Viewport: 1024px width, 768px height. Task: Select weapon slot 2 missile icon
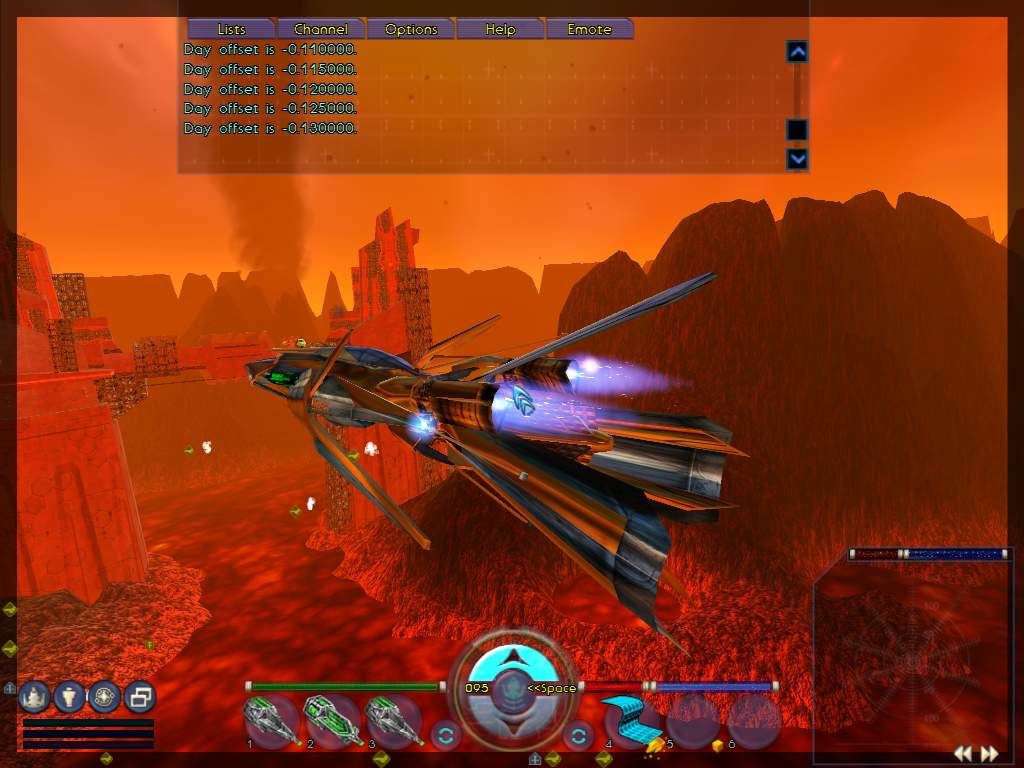point(331,720)
